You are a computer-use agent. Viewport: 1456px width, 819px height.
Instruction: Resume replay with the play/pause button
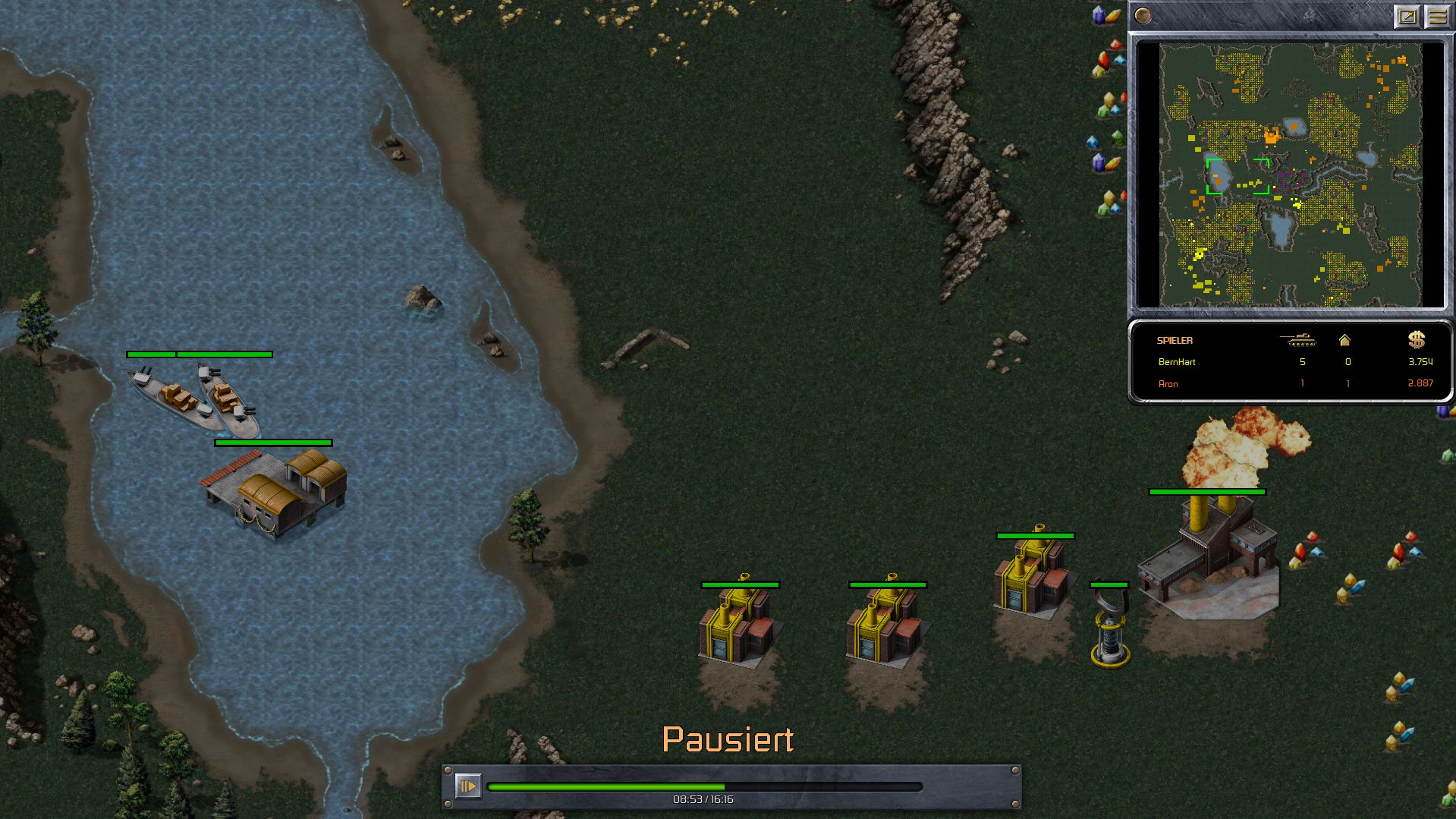click(467, 786)
